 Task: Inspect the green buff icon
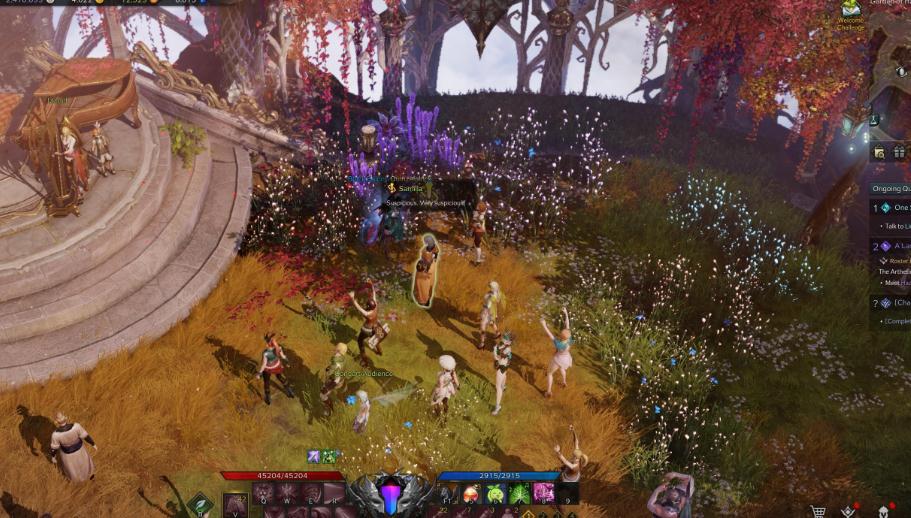click(328, 457)
